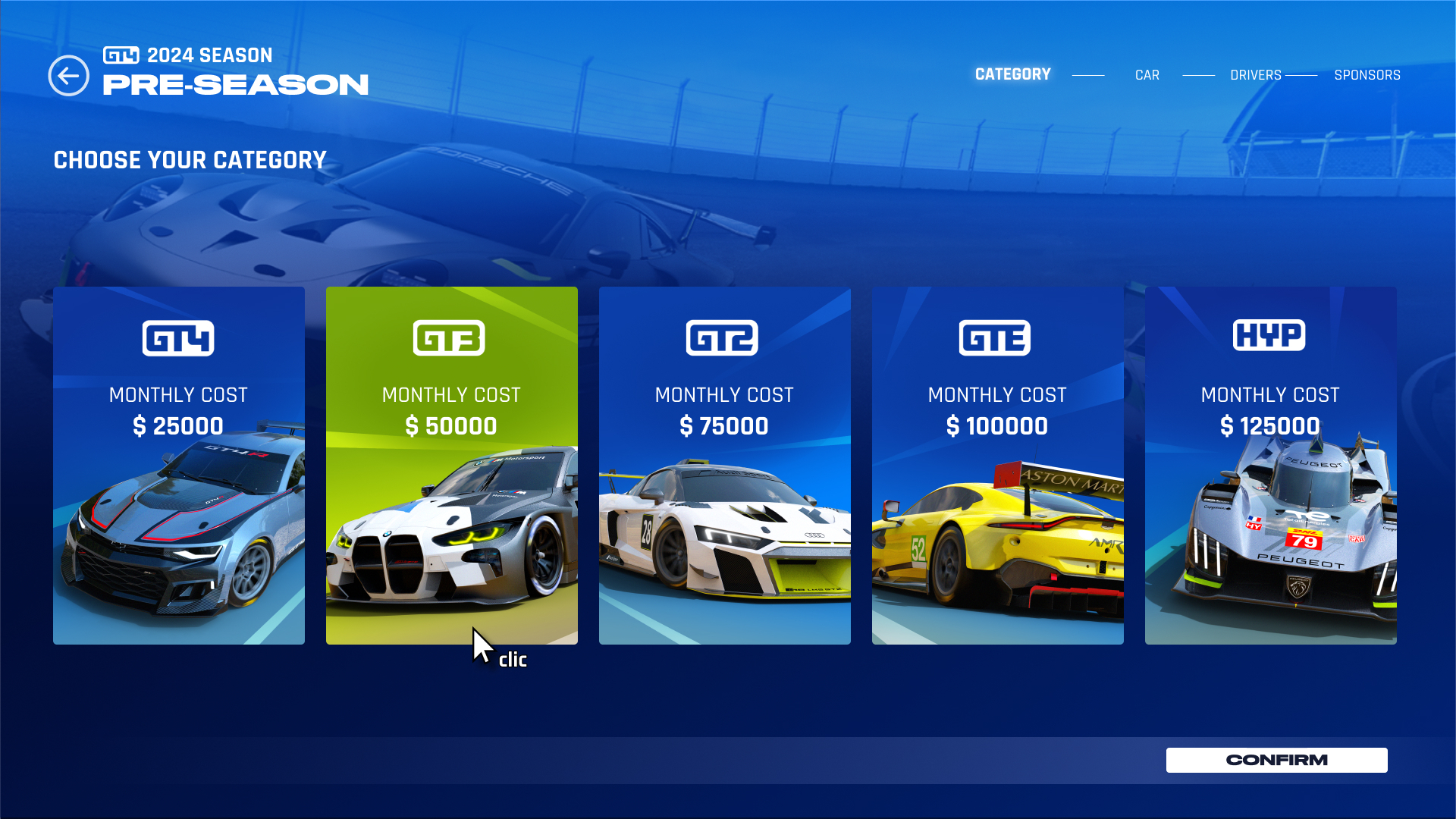
Task: Select the CATEGORY navigation step
Action: point(1012,74)
